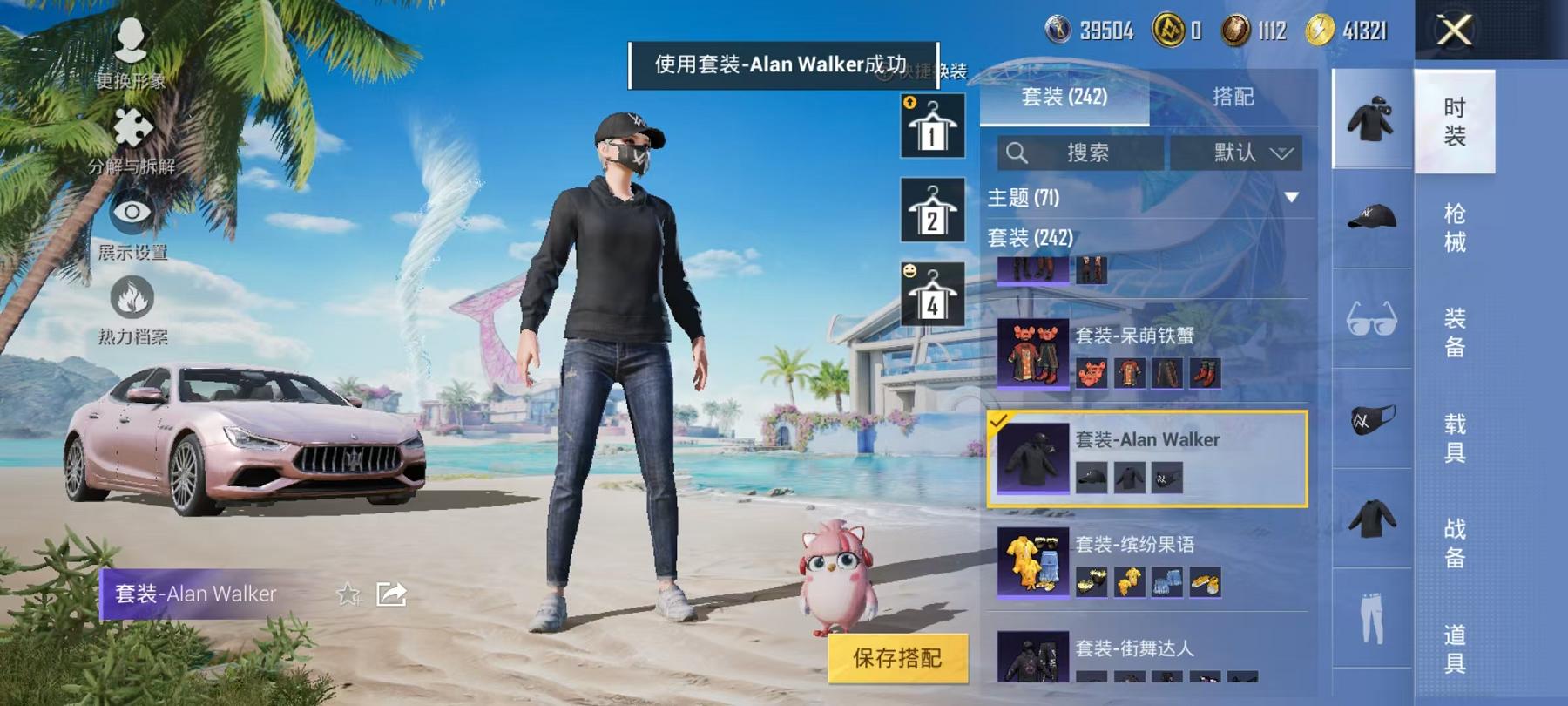Image resolution: width=1568 pixels, height=706 pixels.
Task: Toggle favorite star for Alan Walker outfit
Action: (x=348, y=593)
